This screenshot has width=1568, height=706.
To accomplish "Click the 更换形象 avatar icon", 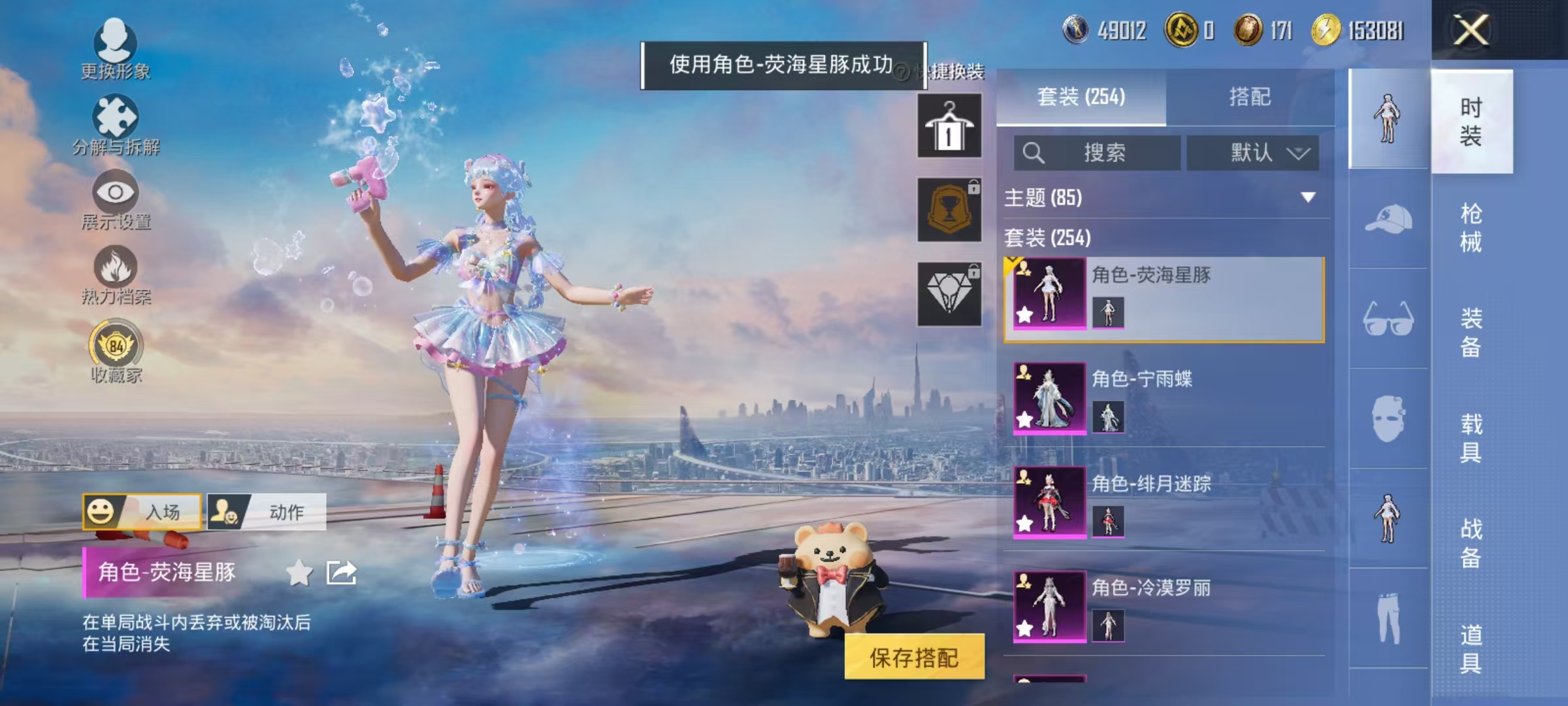I will (x=116, y=42).
